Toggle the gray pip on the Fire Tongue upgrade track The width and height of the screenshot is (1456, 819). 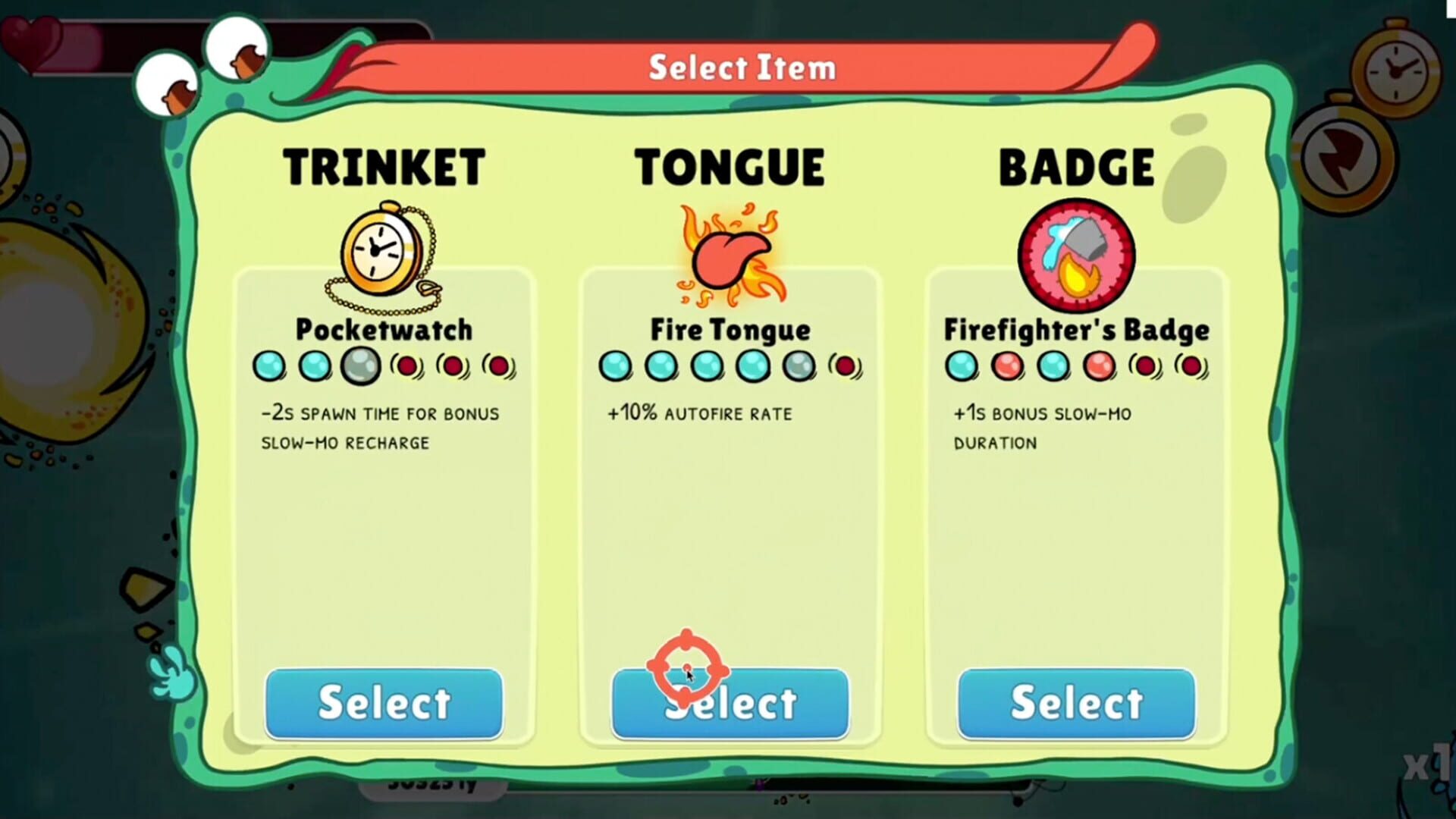click(x=799, y=366)
